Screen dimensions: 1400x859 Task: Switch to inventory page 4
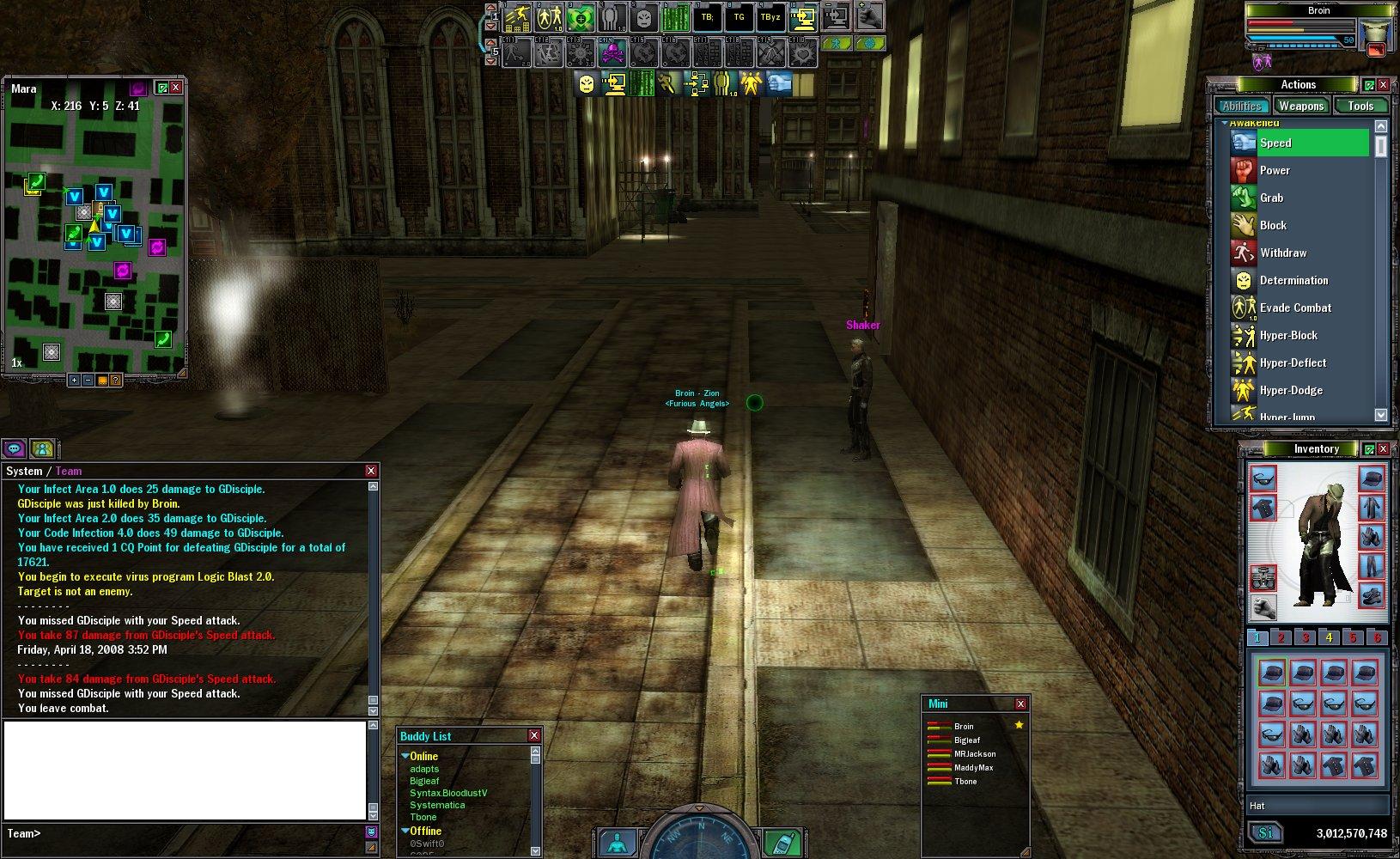(1329, 637)
